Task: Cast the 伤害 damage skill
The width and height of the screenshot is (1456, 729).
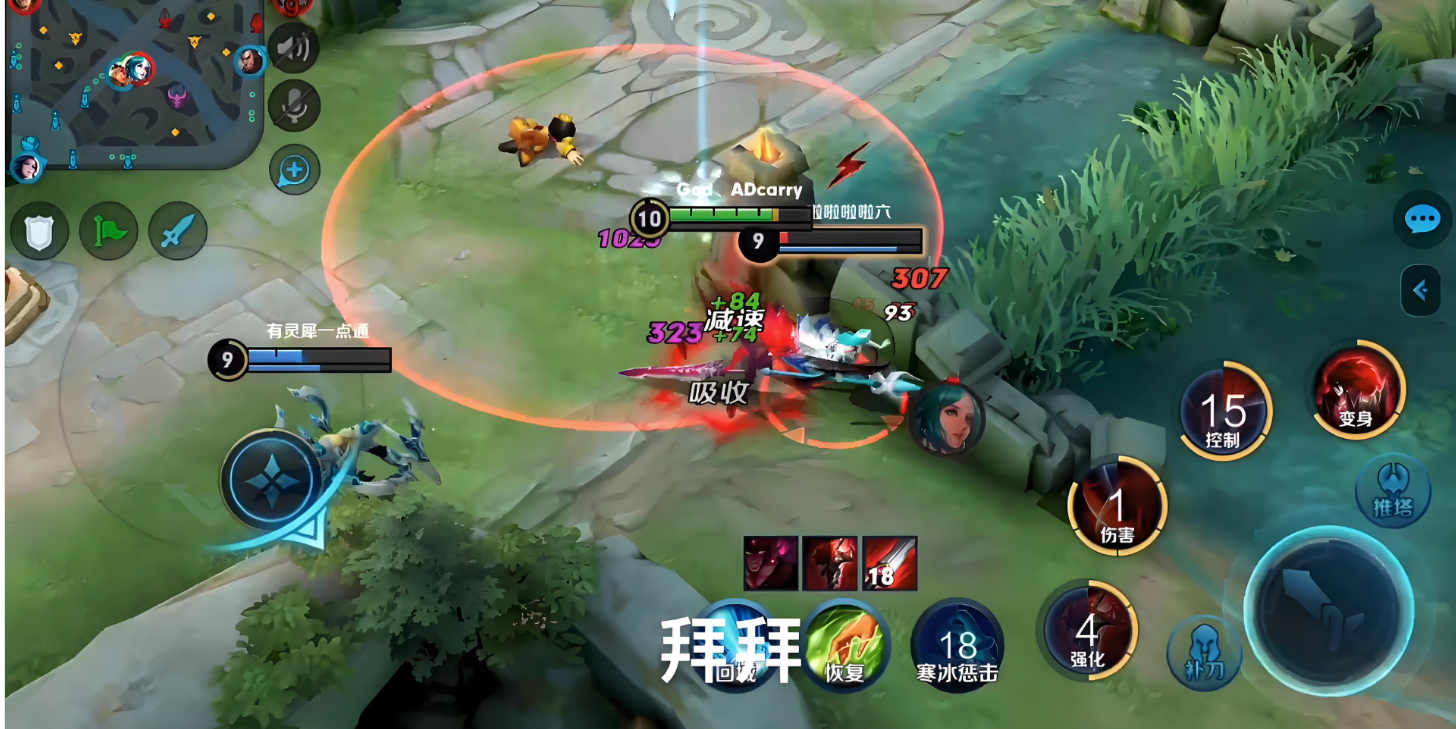Action: click(1117, 505)
